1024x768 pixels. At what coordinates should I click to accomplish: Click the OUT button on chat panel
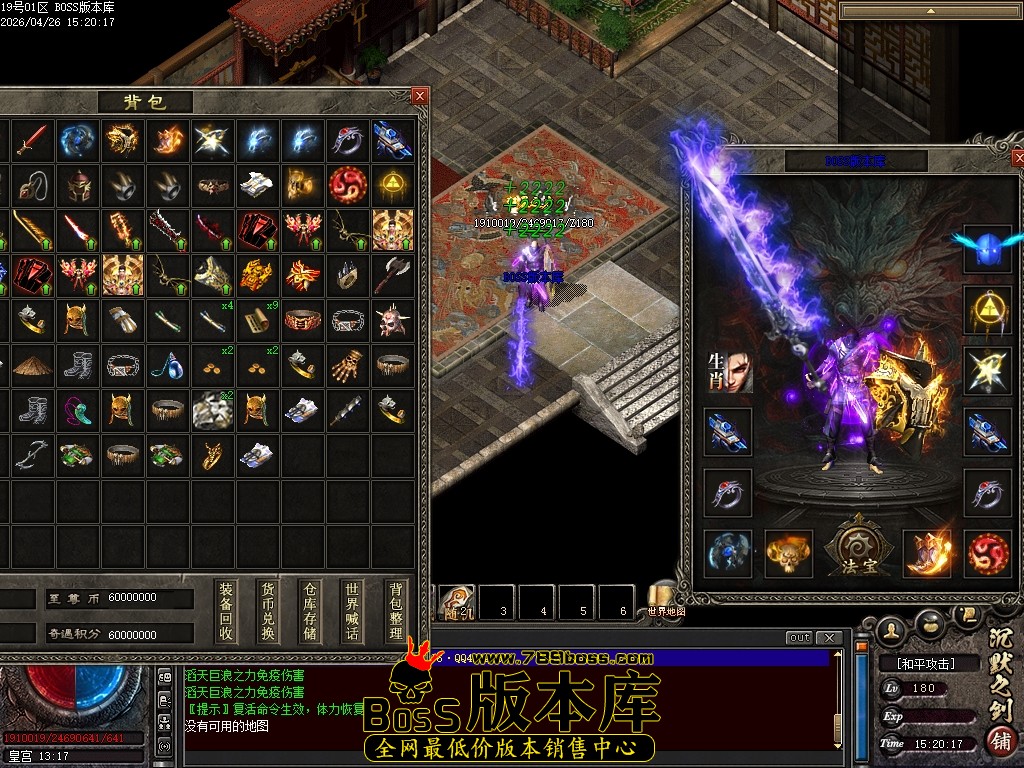(799, 638)
